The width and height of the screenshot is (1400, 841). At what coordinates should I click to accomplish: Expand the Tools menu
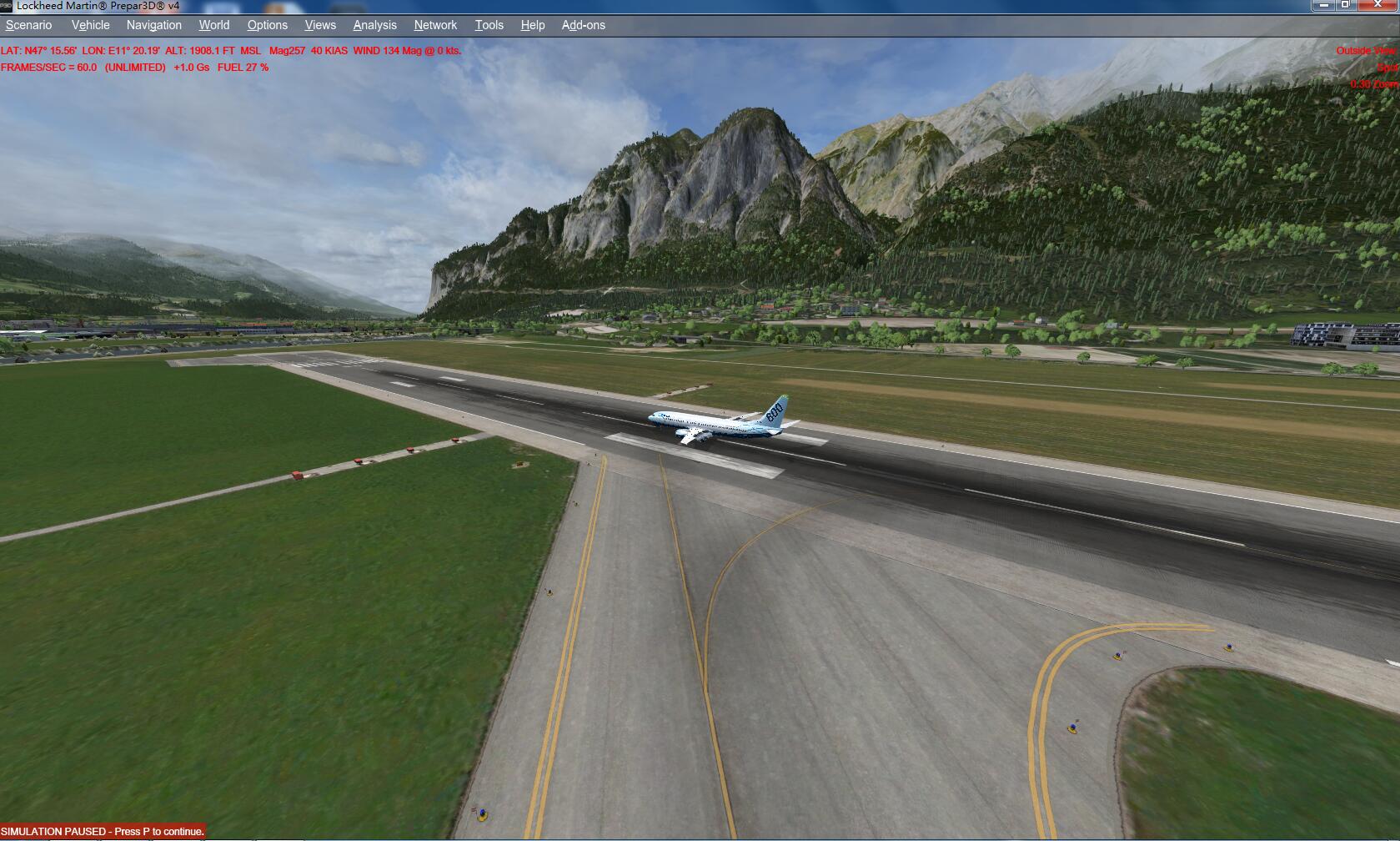489,25
